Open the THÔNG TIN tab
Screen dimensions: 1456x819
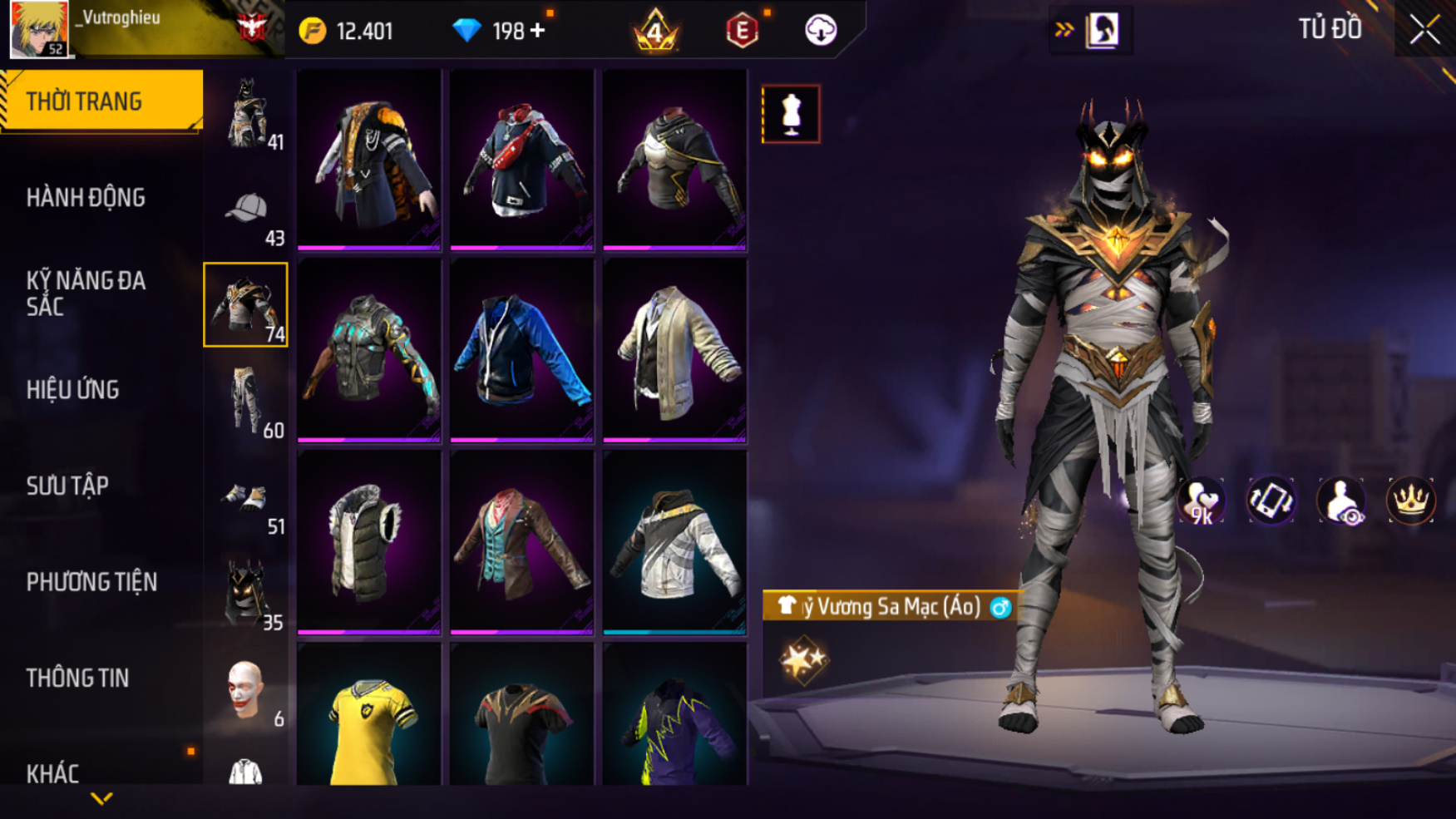[x=77, y=678]
